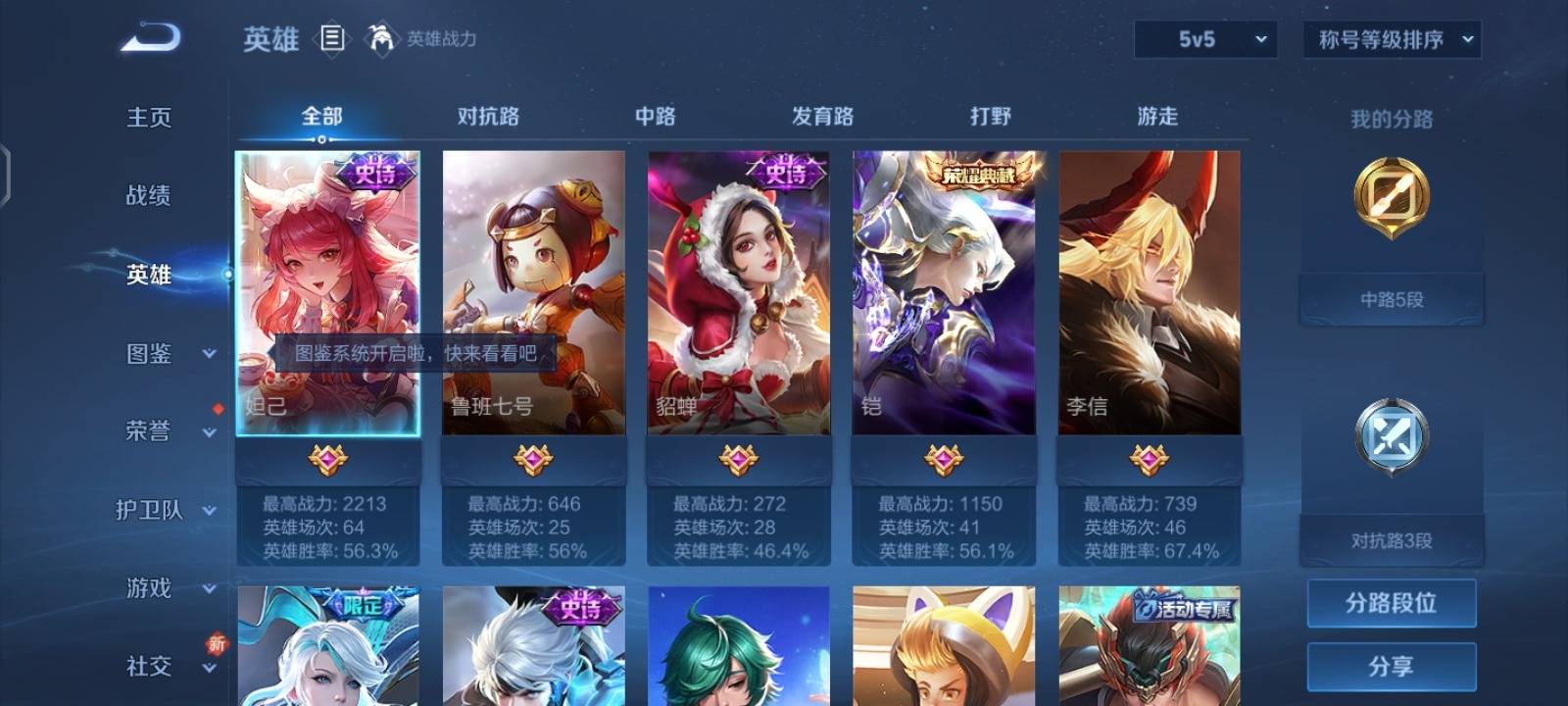Switch to the 对抗路 tab

[x=488, y=117]
